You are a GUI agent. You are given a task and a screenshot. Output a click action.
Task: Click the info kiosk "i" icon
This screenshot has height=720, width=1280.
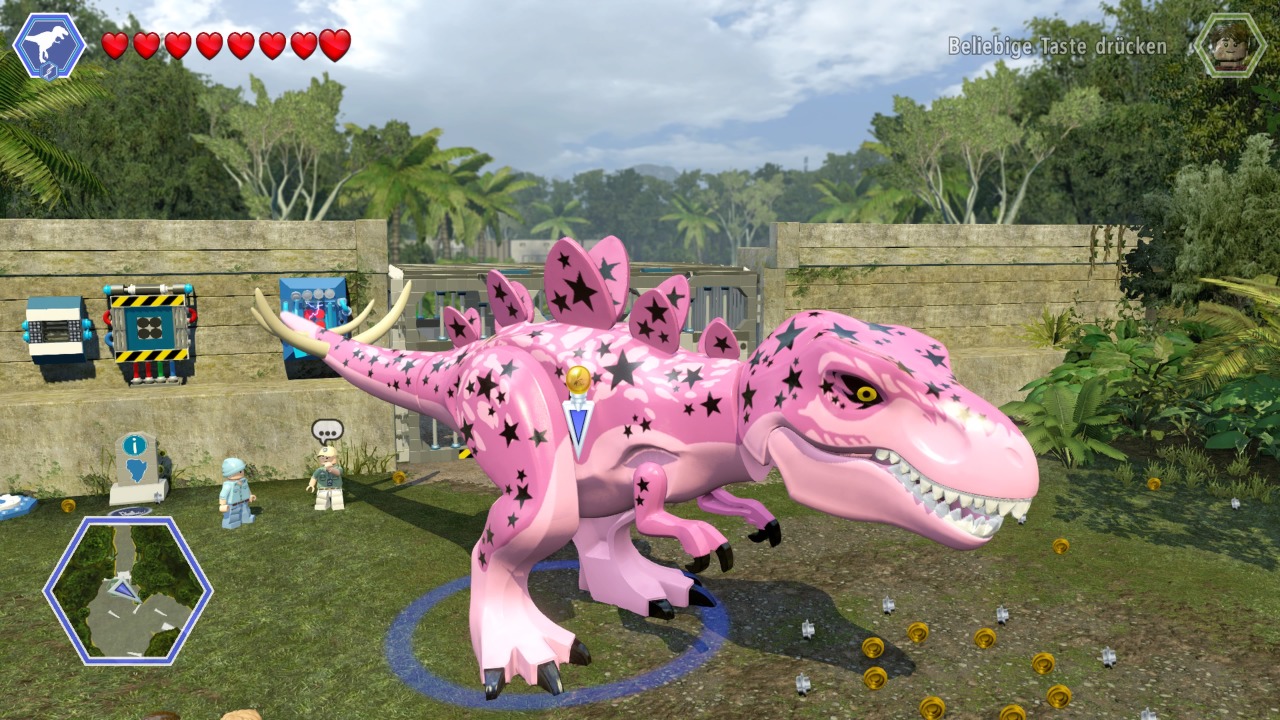[x=133, y=443]
